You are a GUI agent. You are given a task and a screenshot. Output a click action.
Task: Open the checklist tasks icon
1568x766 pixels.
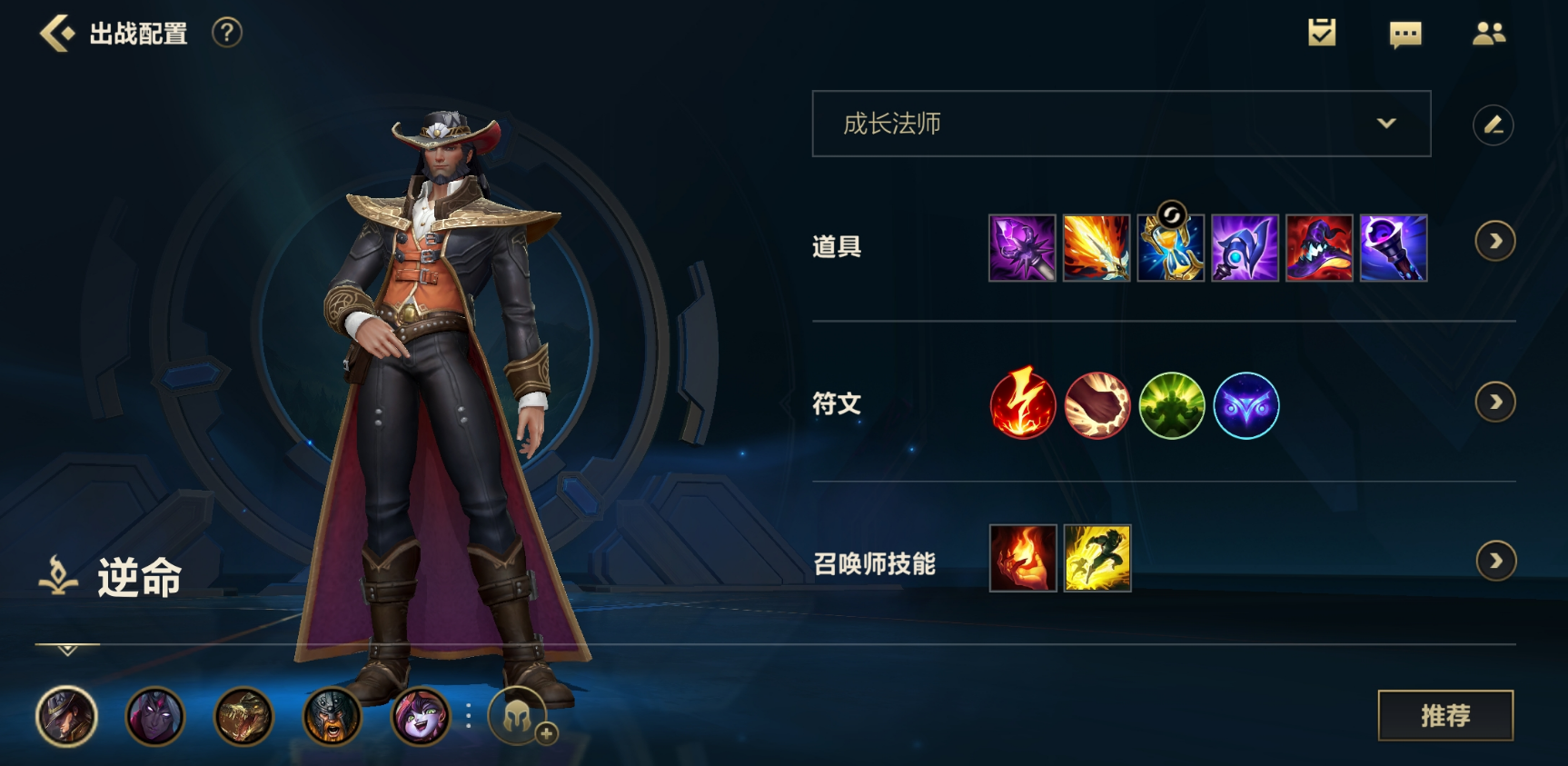pos(1322,34)
